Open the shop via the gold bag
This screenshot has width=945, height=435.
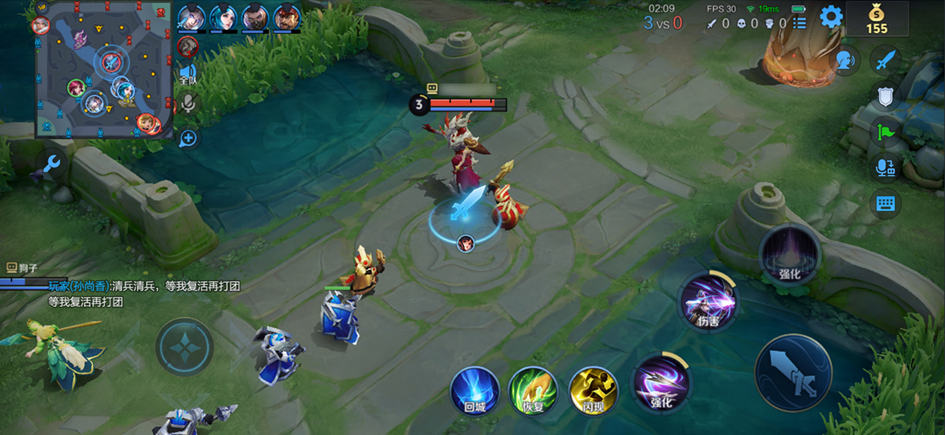(x=877, y=17)
